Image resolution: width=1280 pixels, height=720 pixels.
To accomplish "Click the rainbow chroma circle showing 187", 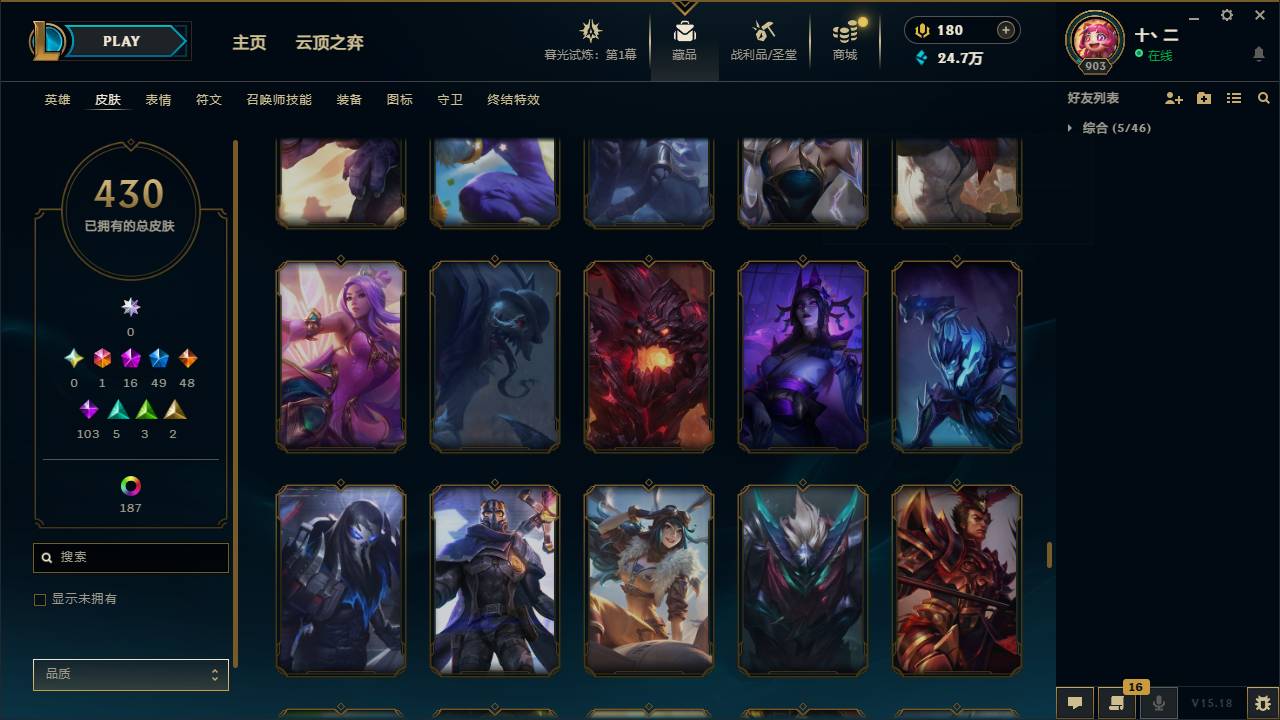I will (130, 487).
